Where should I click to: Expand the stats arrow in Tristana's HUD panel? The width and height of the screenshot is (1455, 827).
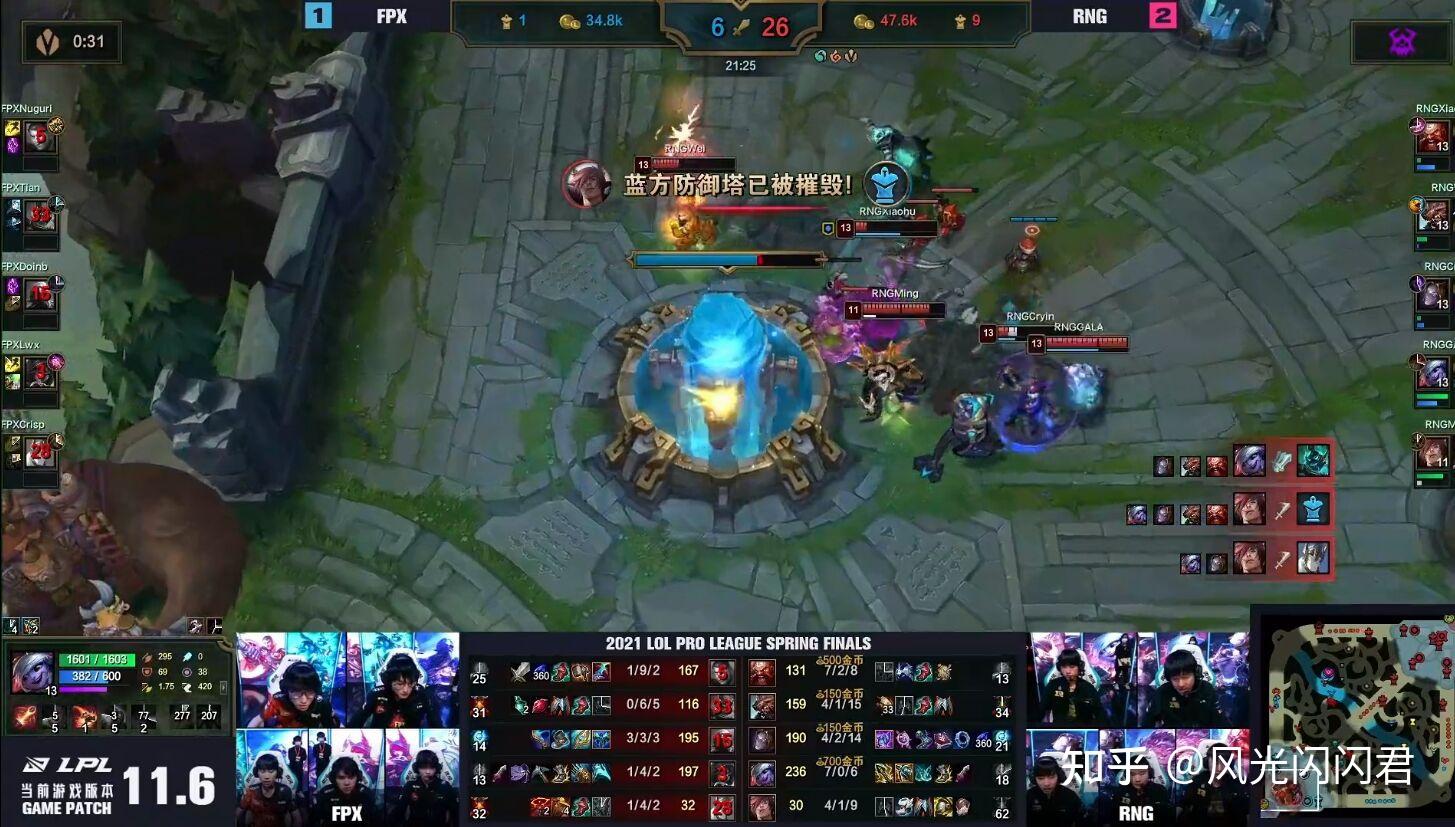(x=224, y=687)
